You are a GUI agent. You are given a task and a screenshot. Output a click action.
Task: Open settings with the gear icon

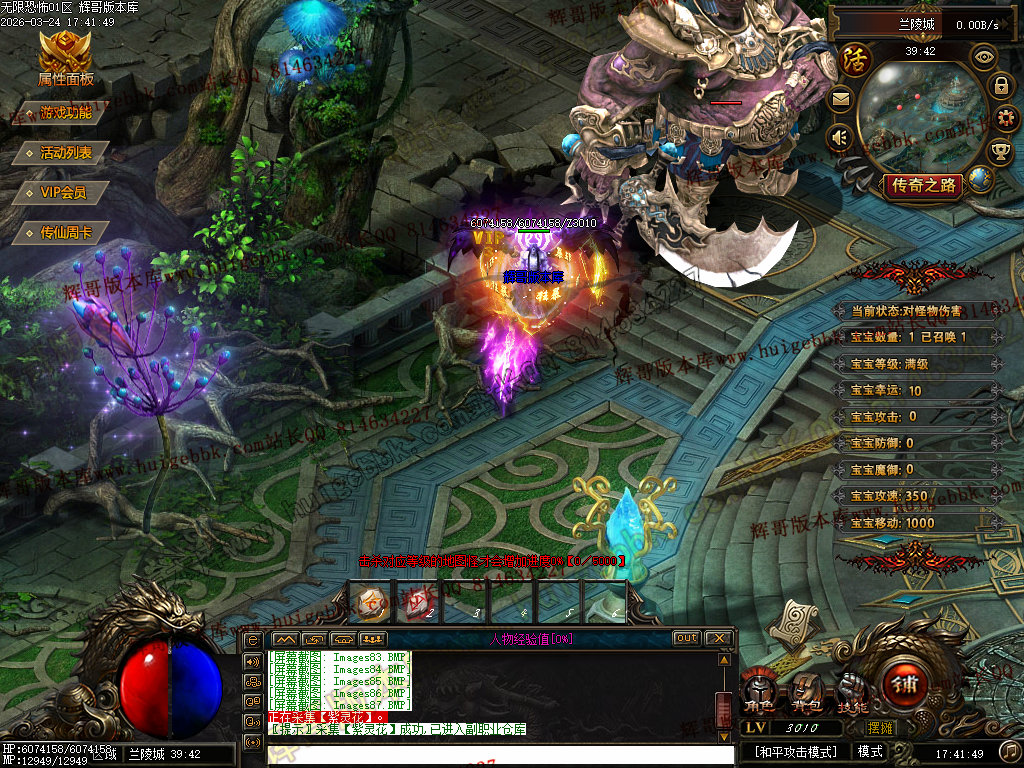pos(1006,119)
